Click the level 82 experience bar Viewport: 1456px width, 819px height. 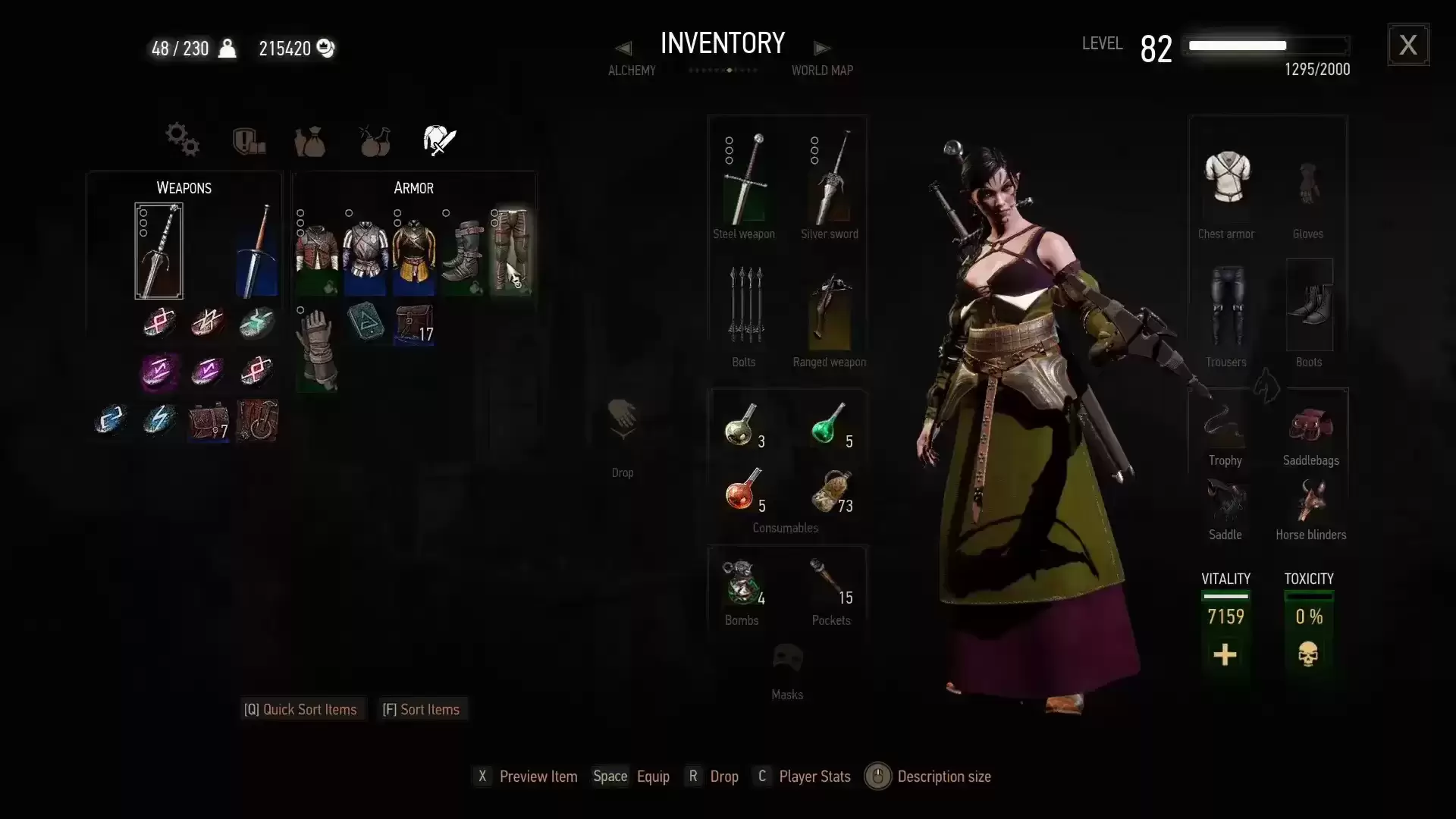point(1266,45)
